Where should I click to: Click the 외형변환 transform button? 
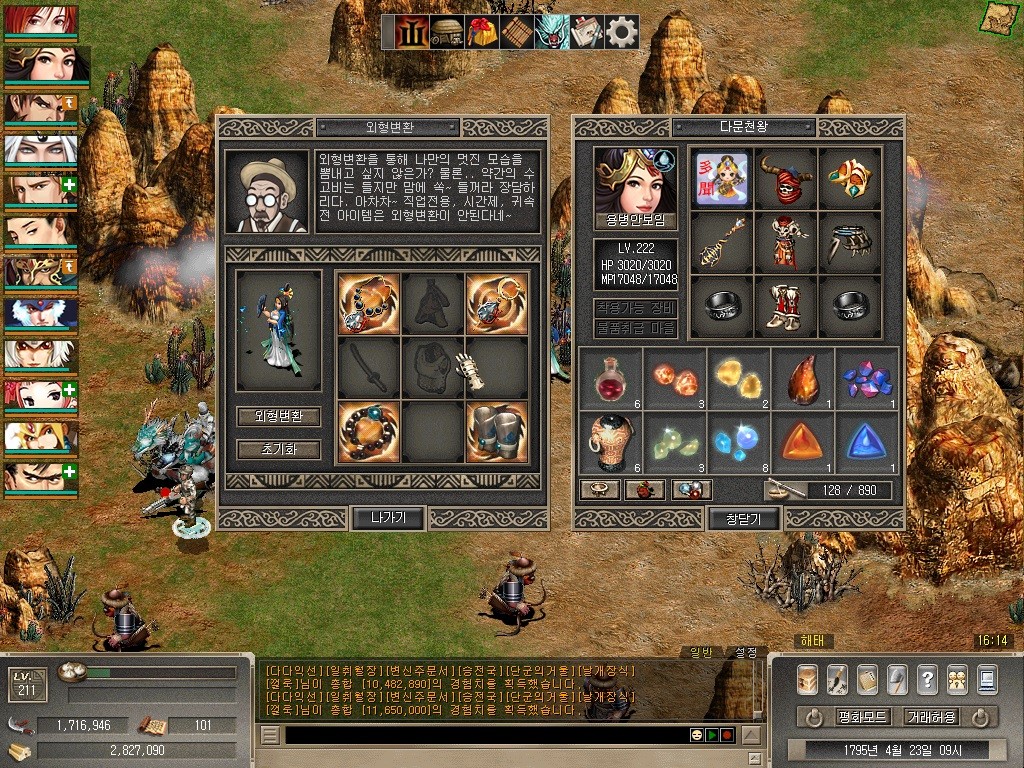tap(279, 416)
